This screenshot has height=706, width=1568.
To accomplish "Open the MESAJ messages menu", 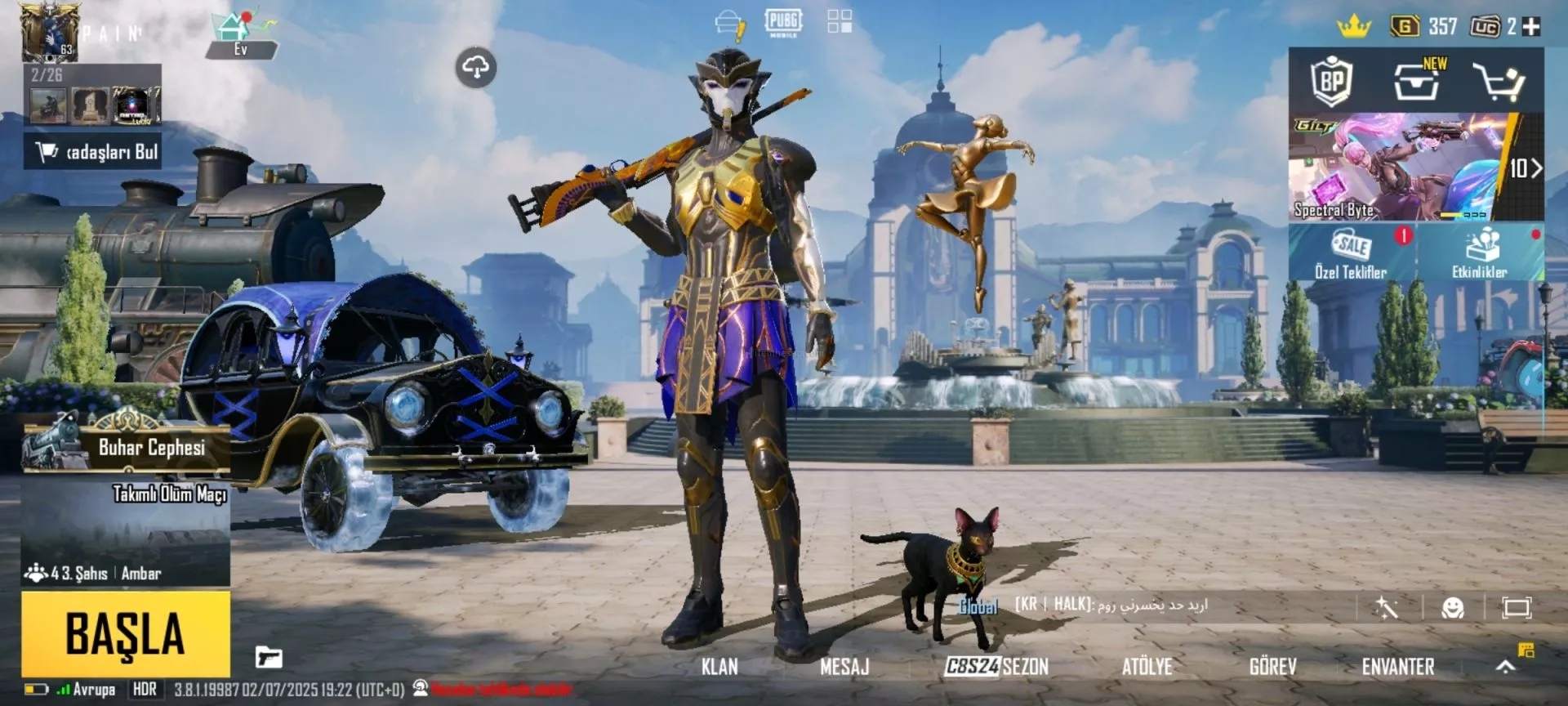I will click(x=844, y=667).
